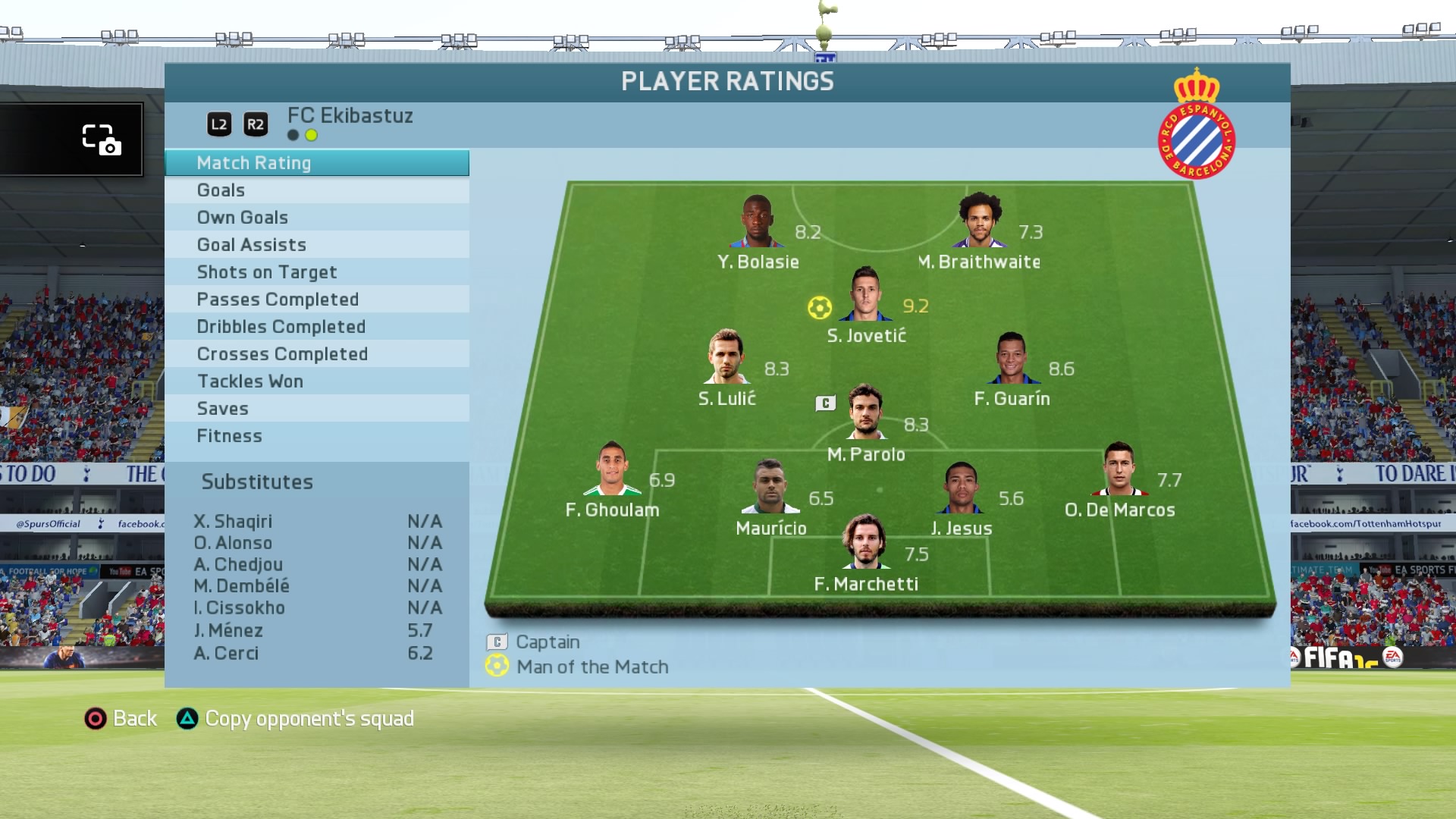This screenshot has height=819, width=1456.
Task: Select the Saves stat row
Action: pyautogui.click(x=317, y=409)
